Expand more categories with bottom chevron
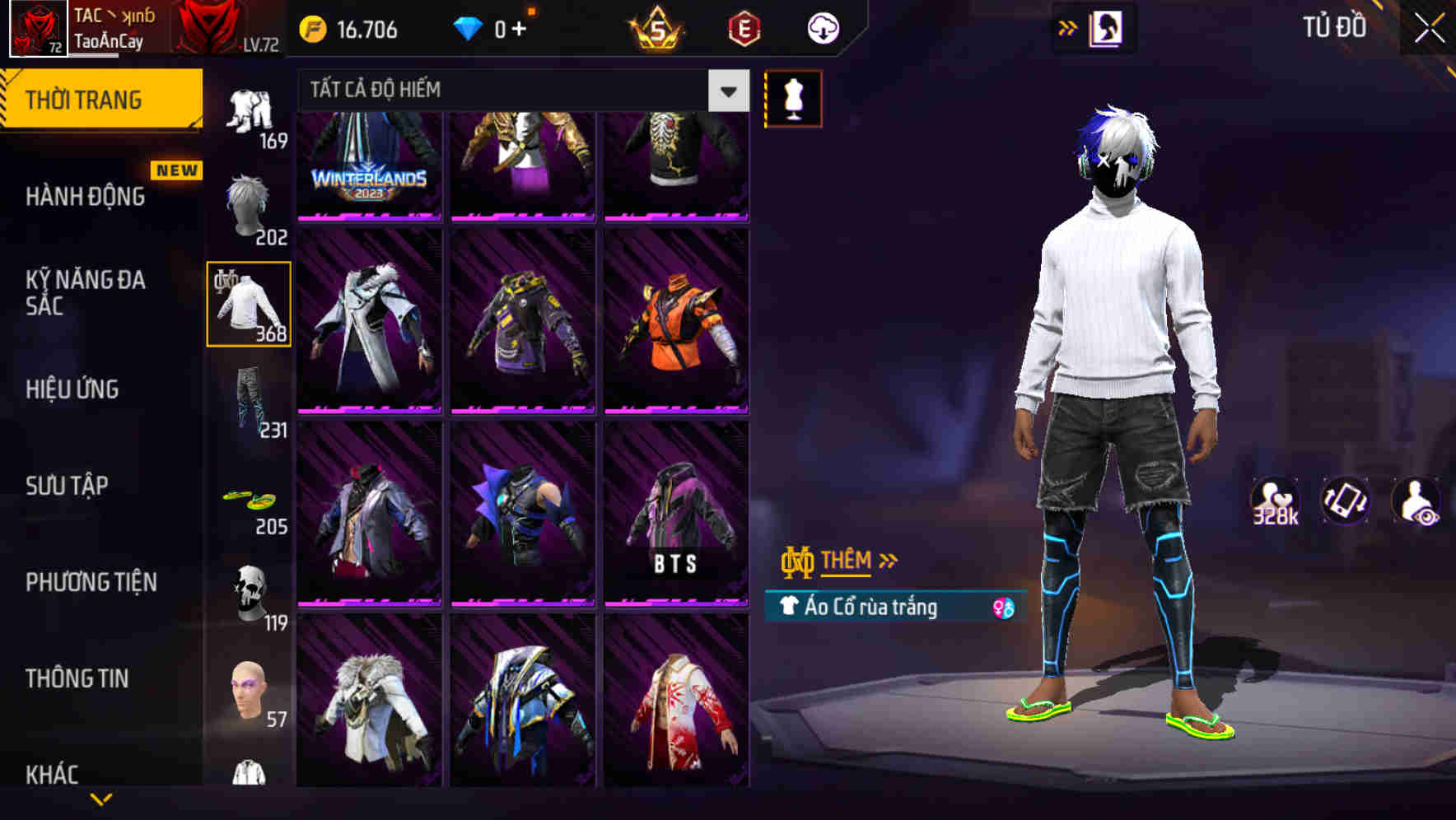 point(101,800)
